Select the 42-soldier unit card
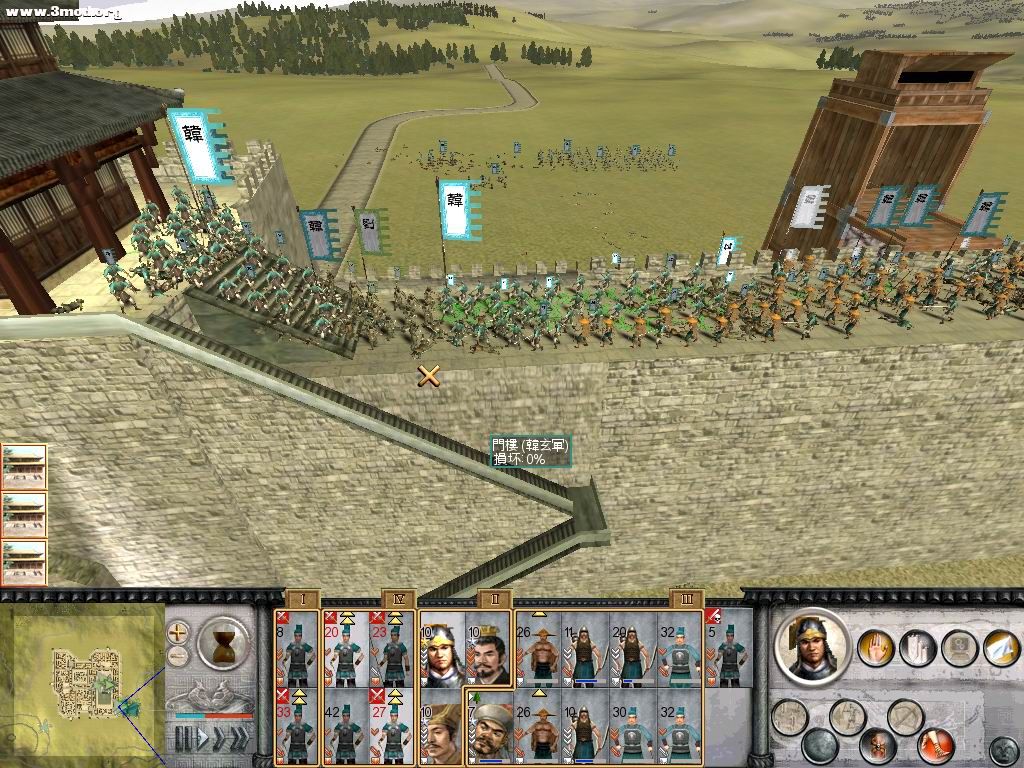The image size is (1024, 768). 346,726
